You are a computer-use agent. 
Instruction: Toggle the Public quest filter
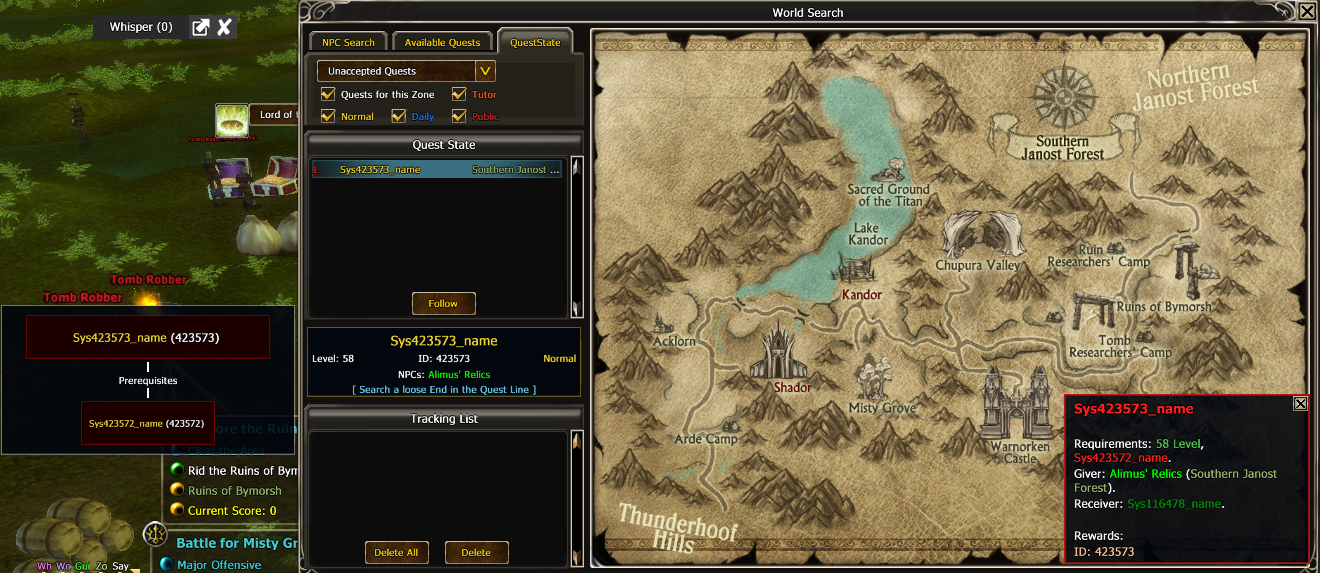(x=459, y=116)
